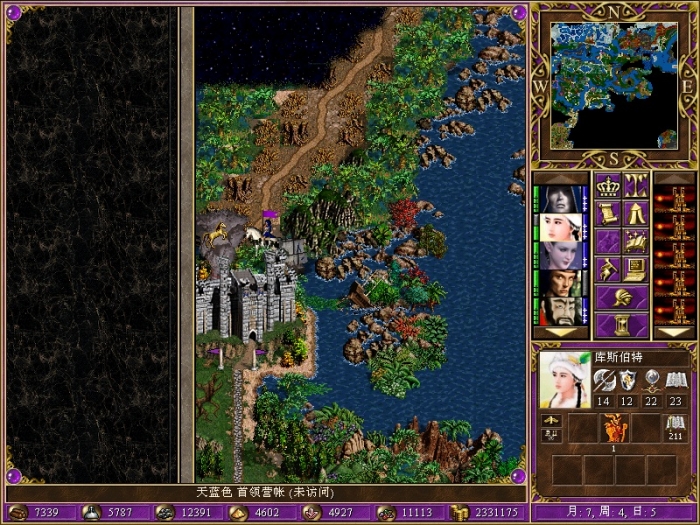This screenshot has height=525, width=700.
Task: Select the topmost town in town list
Action: coord(673,199)
